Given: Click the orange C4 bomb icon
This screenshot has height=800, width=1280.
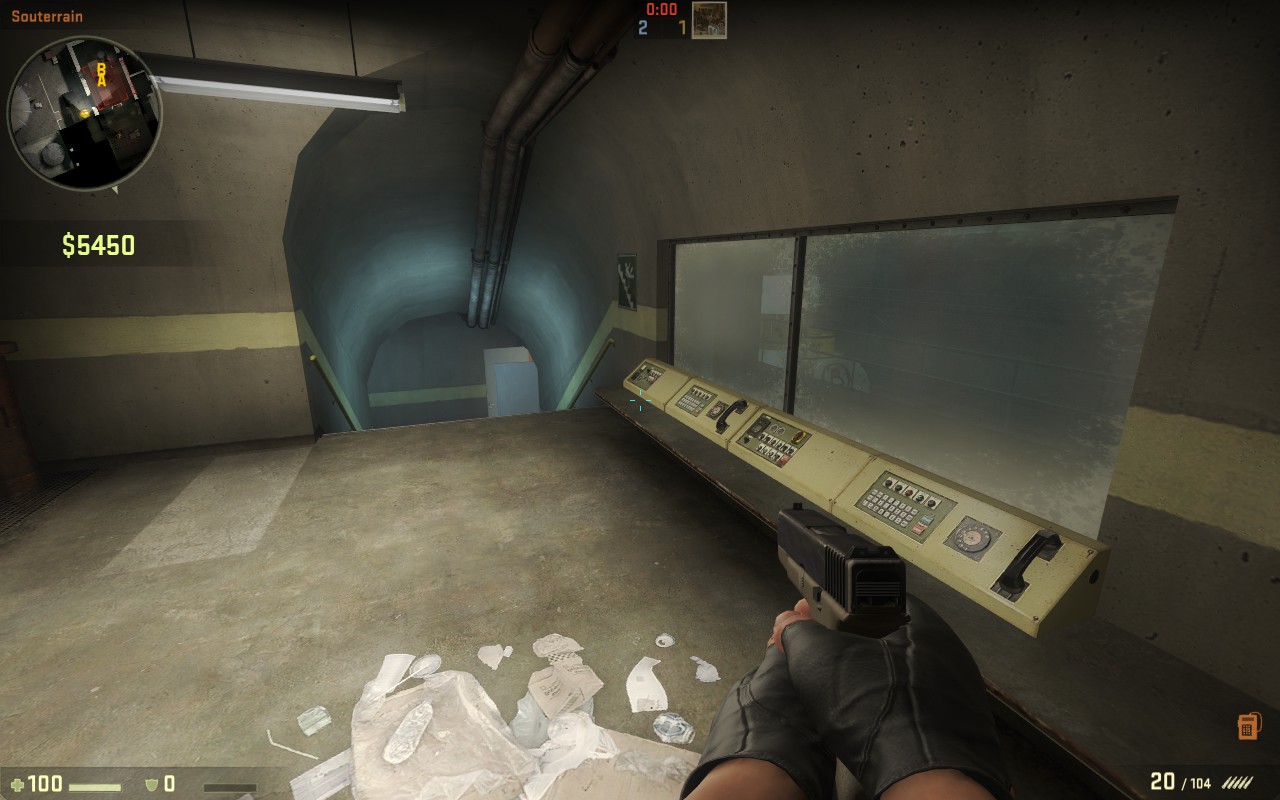Looking at the screenshot, I should coord(1247,726).
